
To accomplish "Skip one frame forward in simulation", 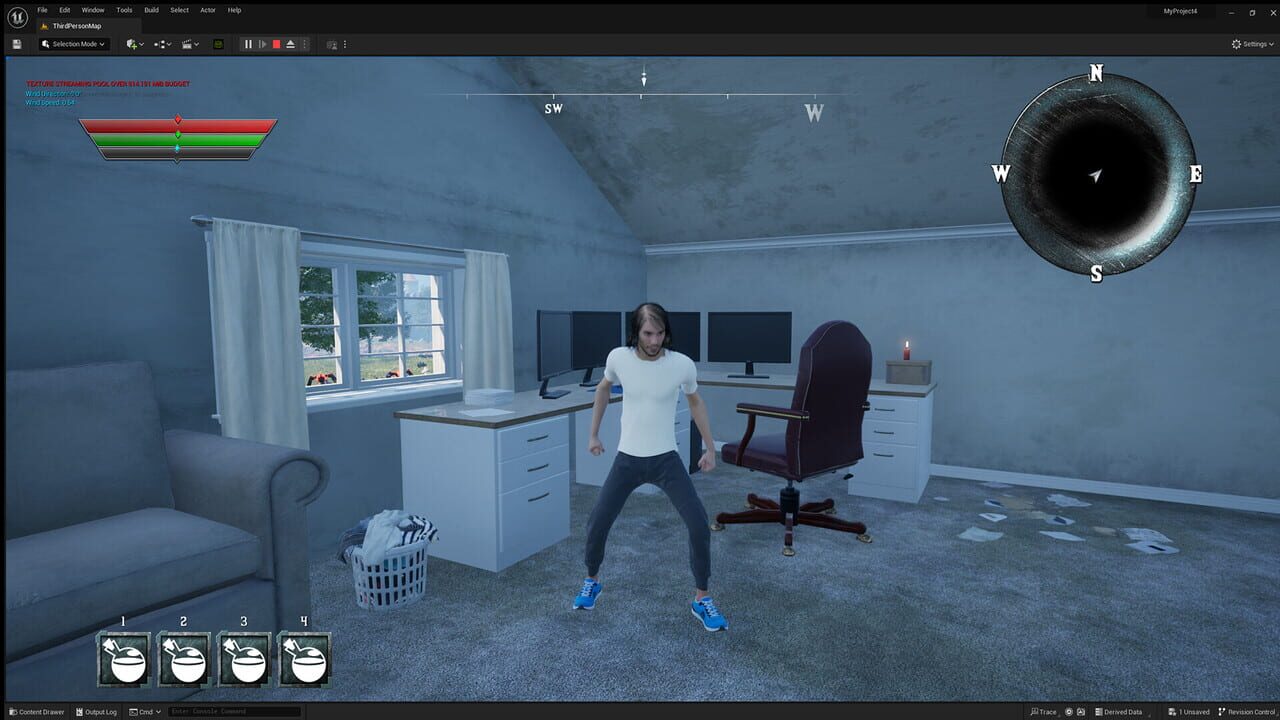I will (x=262, y=44).
